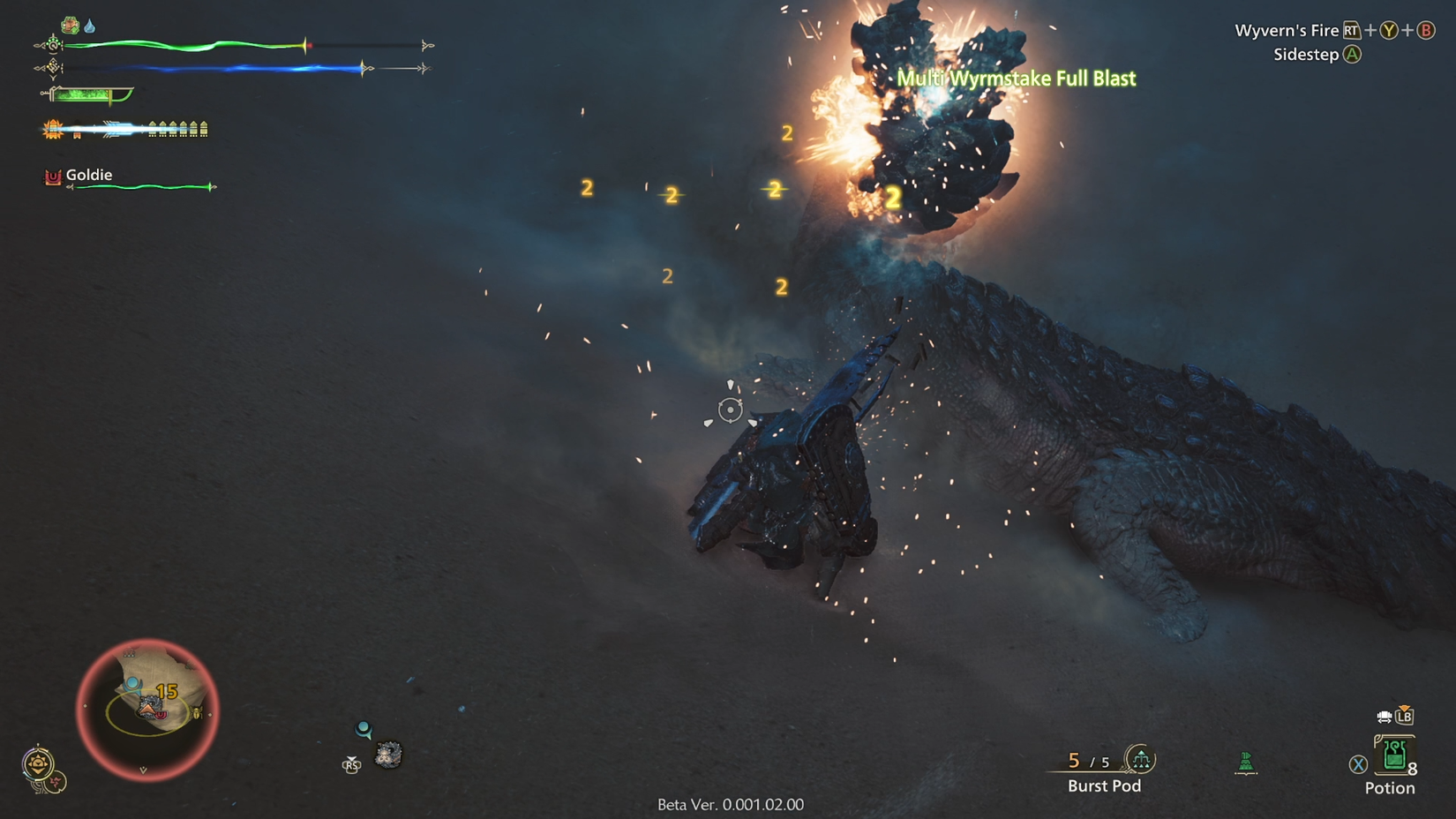Expand the stamina bar end arrow marker
The image size is (1456, 819).
point(426,67)
